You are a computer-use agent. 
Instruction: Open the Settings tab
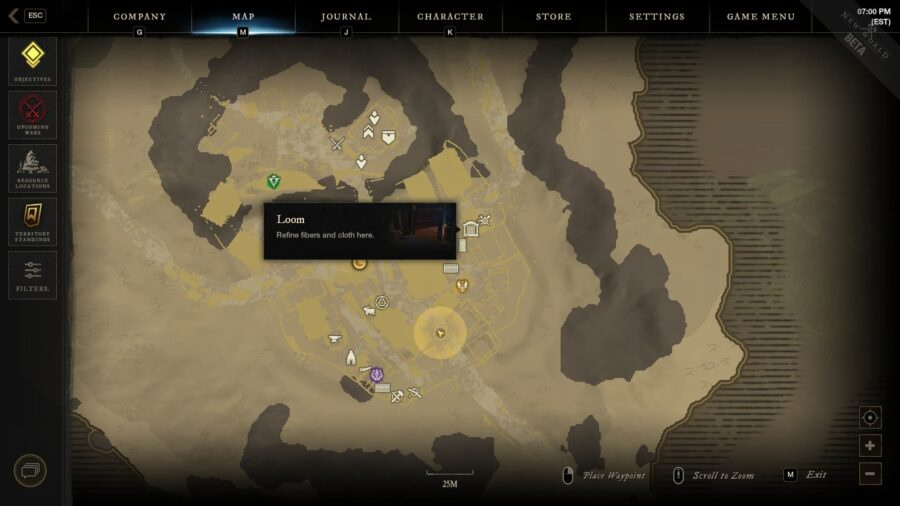pyautogui.click(x=657, y=17)
